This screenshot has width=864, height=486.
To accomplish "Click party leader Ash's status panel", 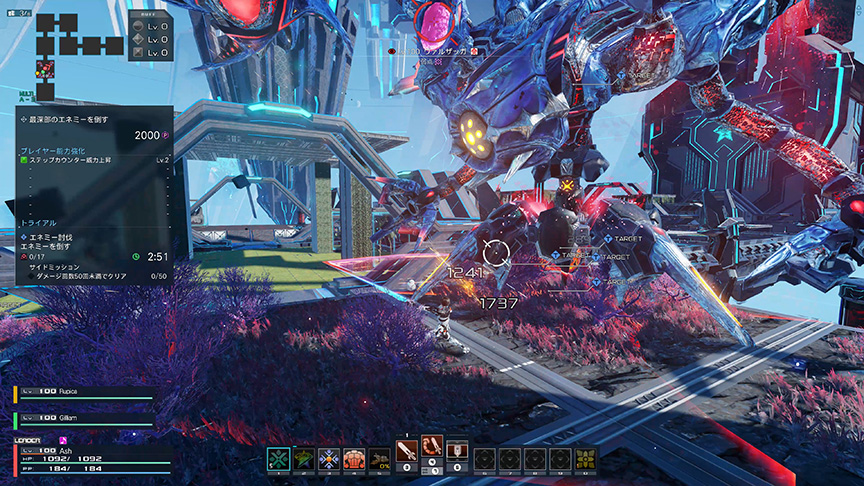I will (86, 459).
